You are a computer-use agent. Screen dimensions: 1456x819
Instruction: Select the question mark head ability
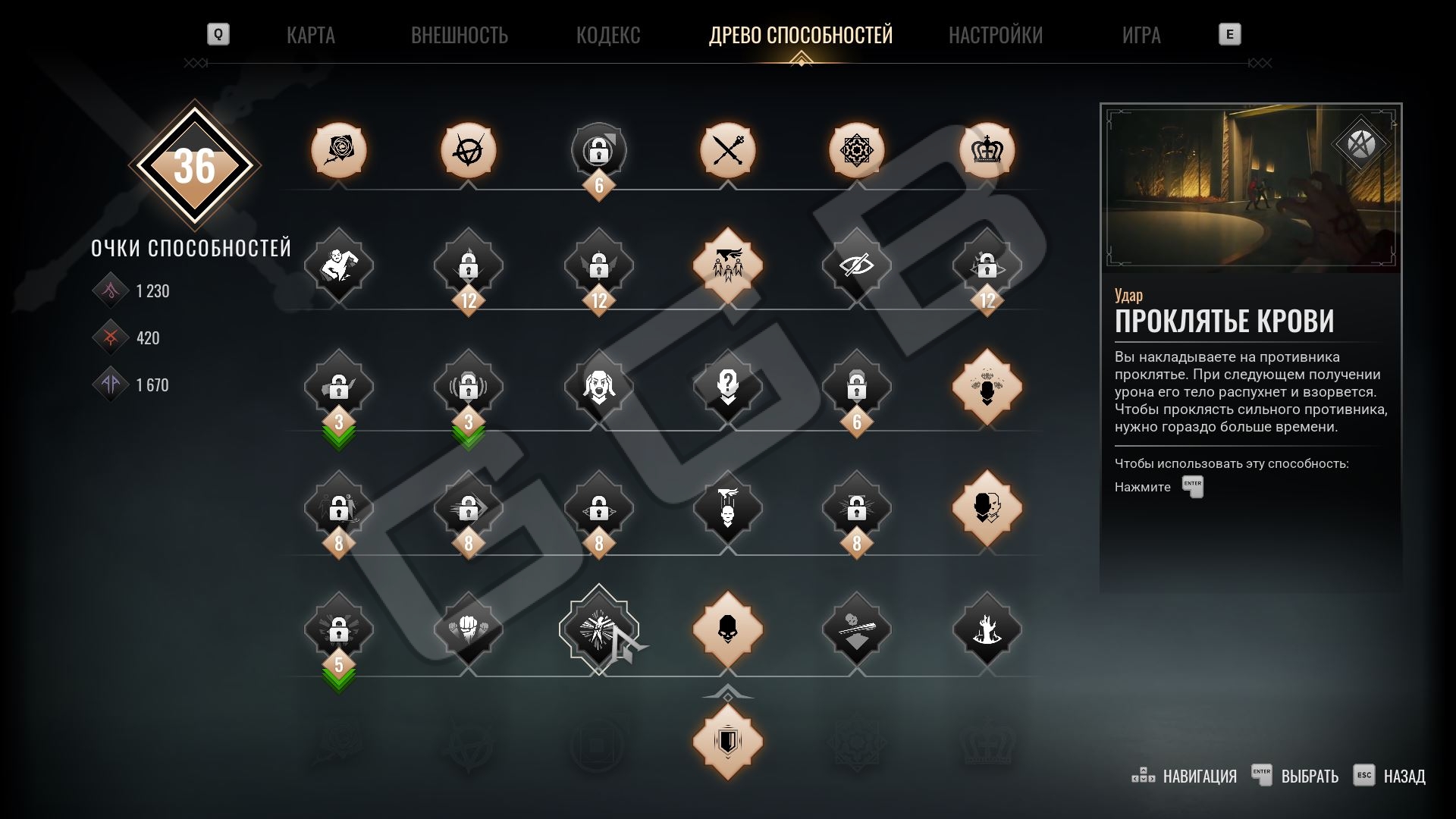coord(727,387)
